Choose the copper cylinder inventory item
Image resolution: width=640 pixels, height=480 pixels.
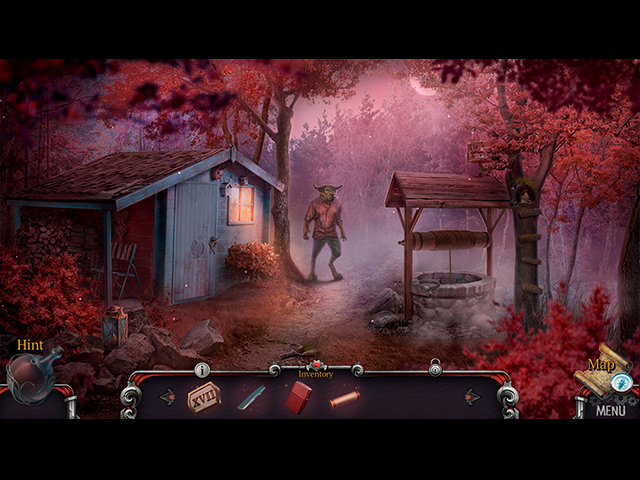[x=344, y=399]
